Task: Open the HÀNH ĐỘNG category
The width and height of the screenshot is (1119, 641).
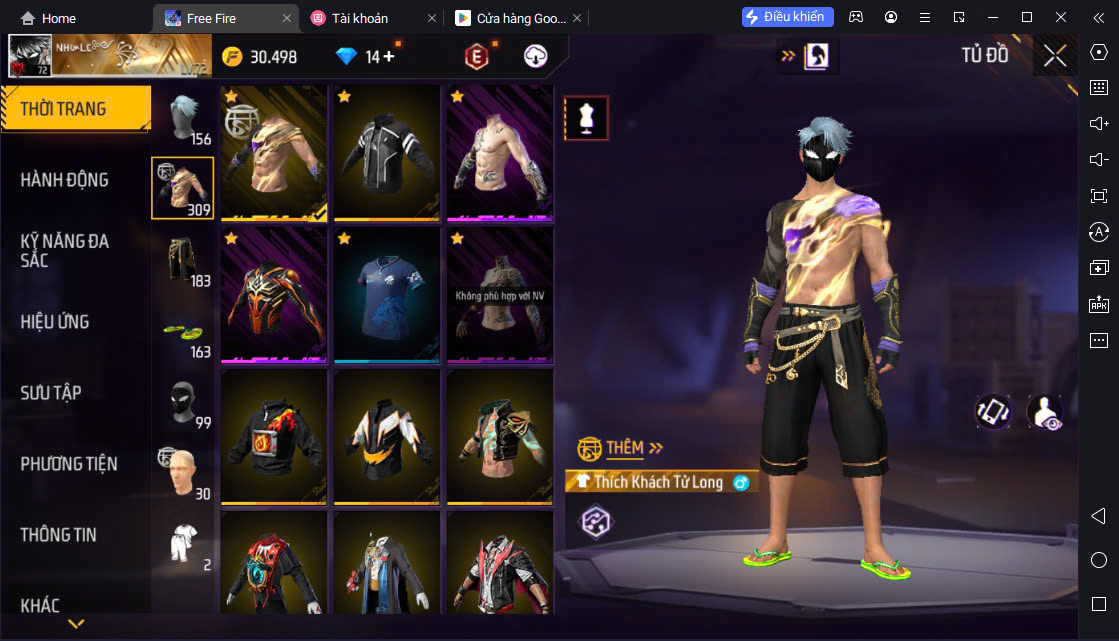Action: (x=65, y=180)
